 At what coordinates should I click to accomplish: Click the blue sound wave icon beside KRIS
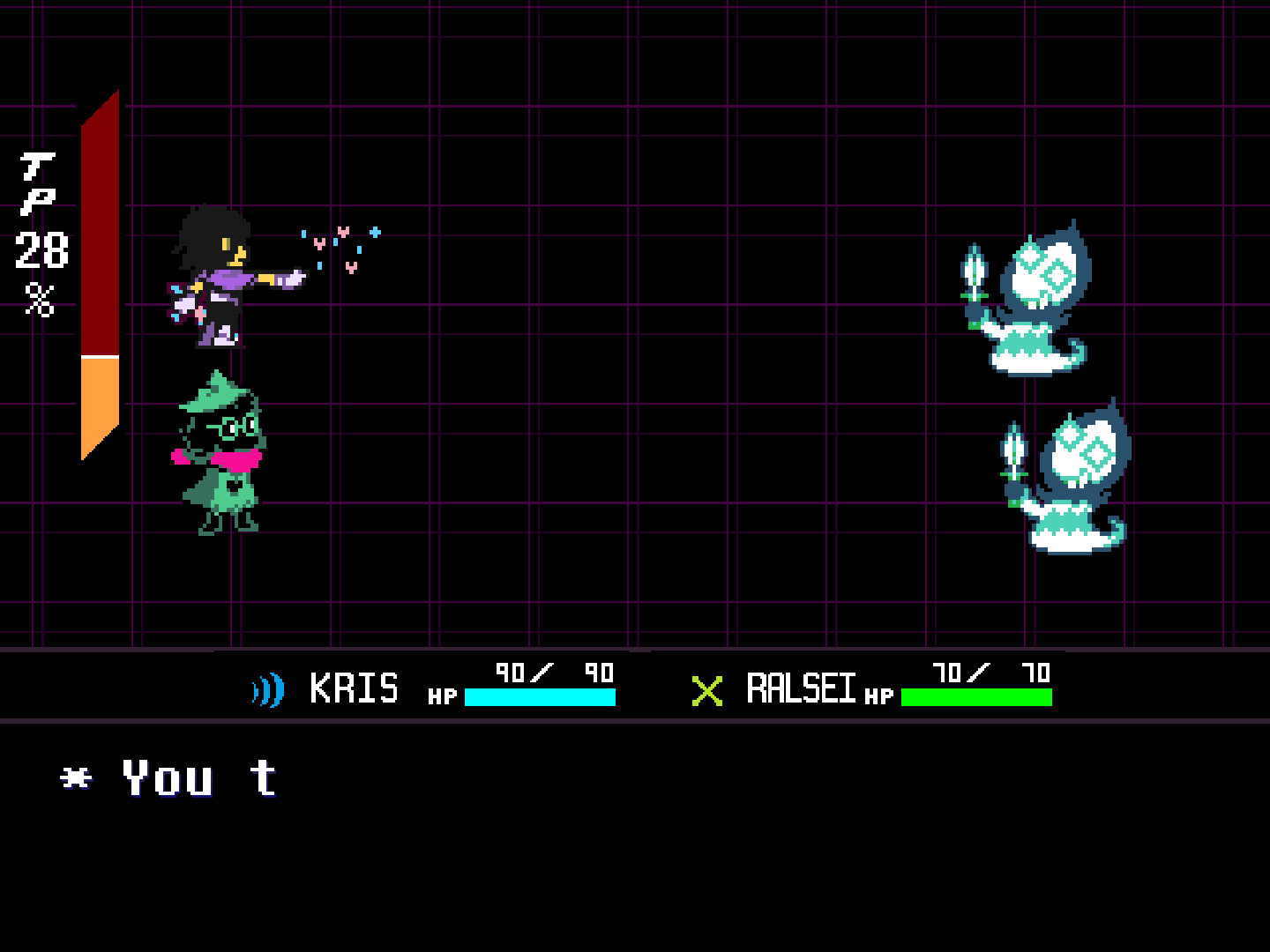[267, 690]
